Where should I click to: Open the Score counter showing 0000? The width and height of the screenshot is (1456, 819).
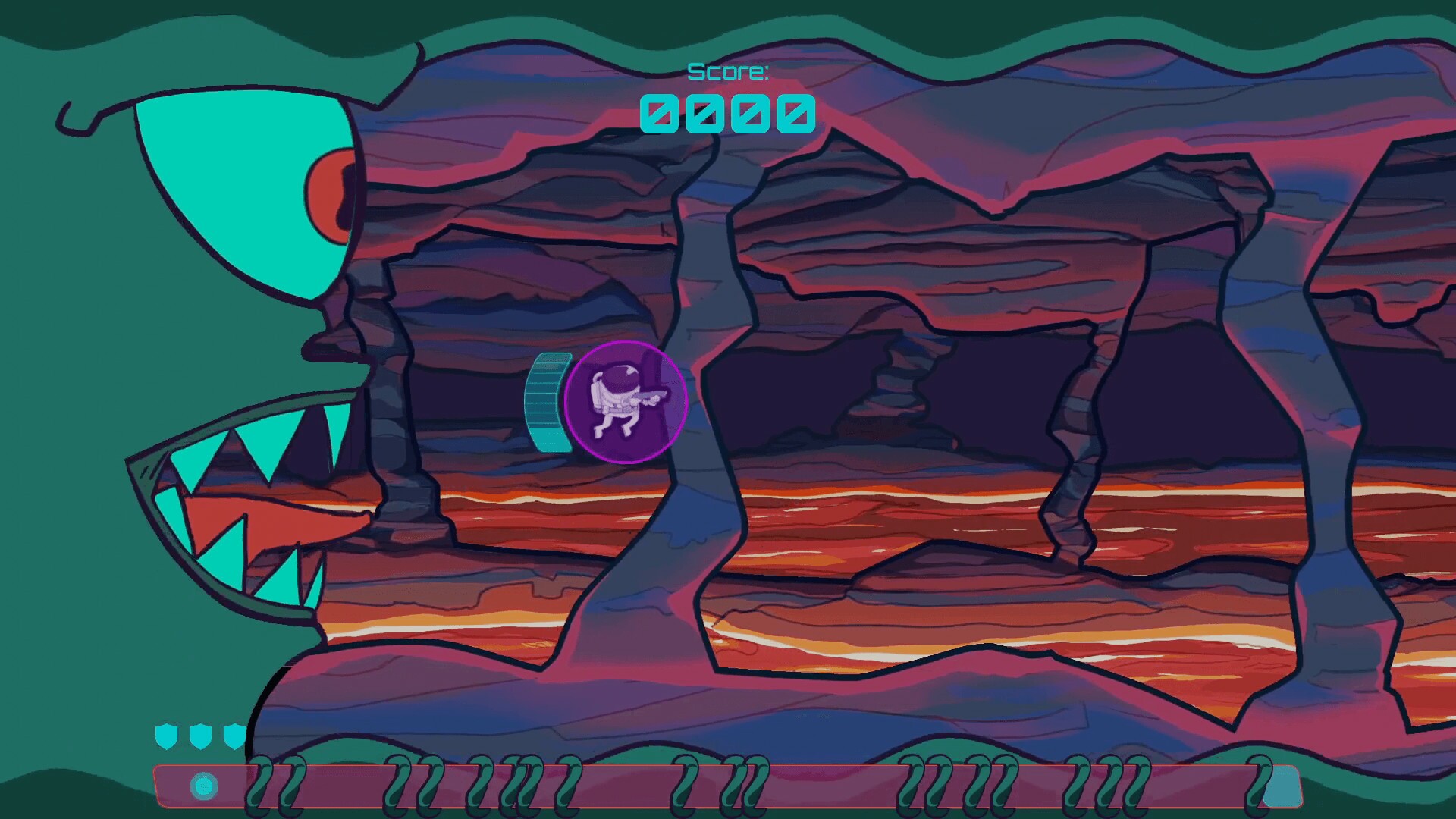(x=729, y=114)
